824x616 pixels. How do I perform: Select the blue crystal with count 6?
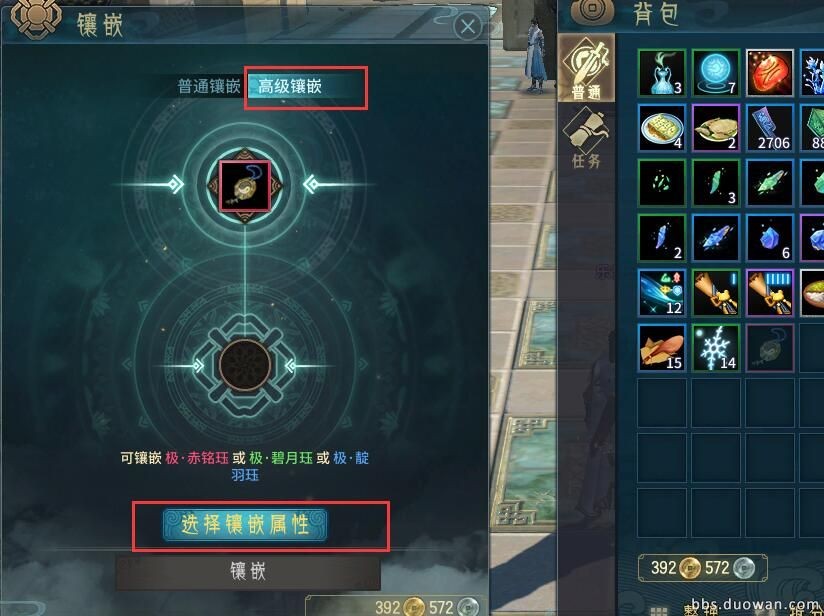[770, 238]
